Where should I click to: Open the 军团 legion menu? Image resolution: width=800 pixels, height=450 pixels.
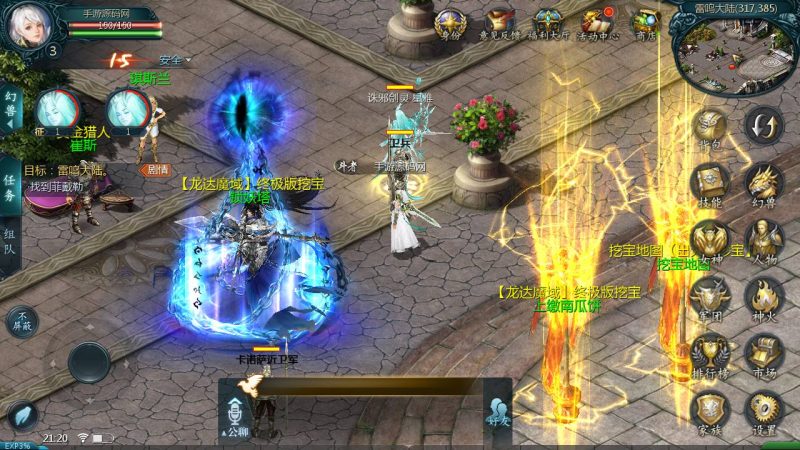tap(710, 296)
